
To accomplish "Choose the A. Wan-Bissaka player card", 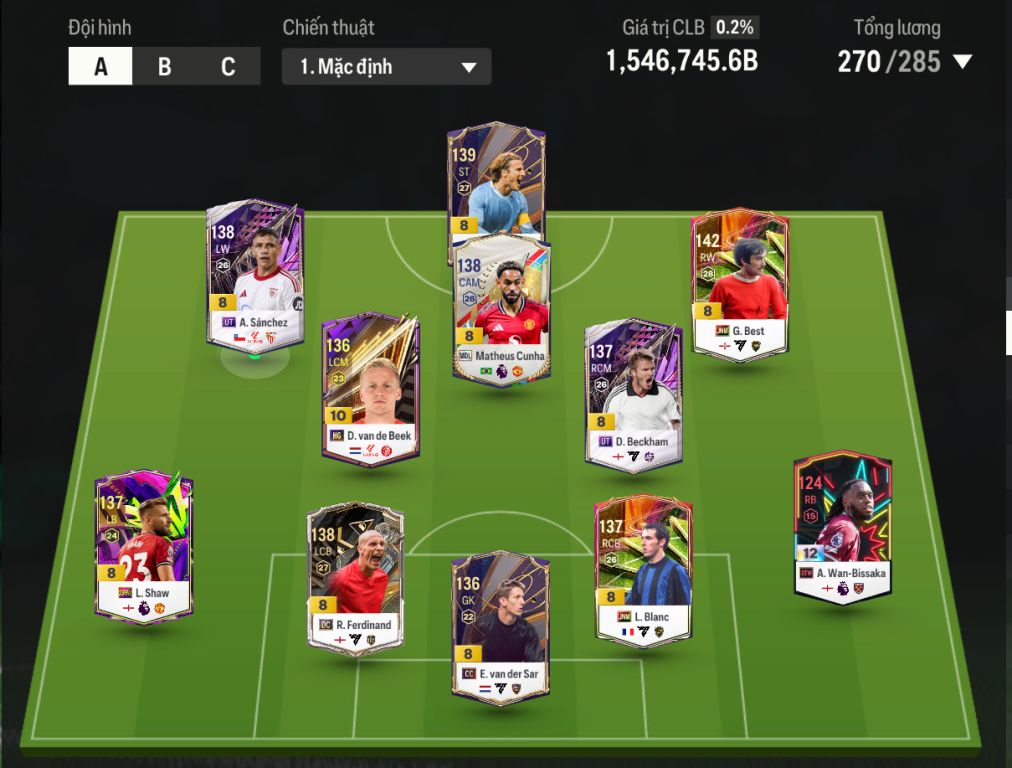I will pyautogui.click(x=842, y=527).
